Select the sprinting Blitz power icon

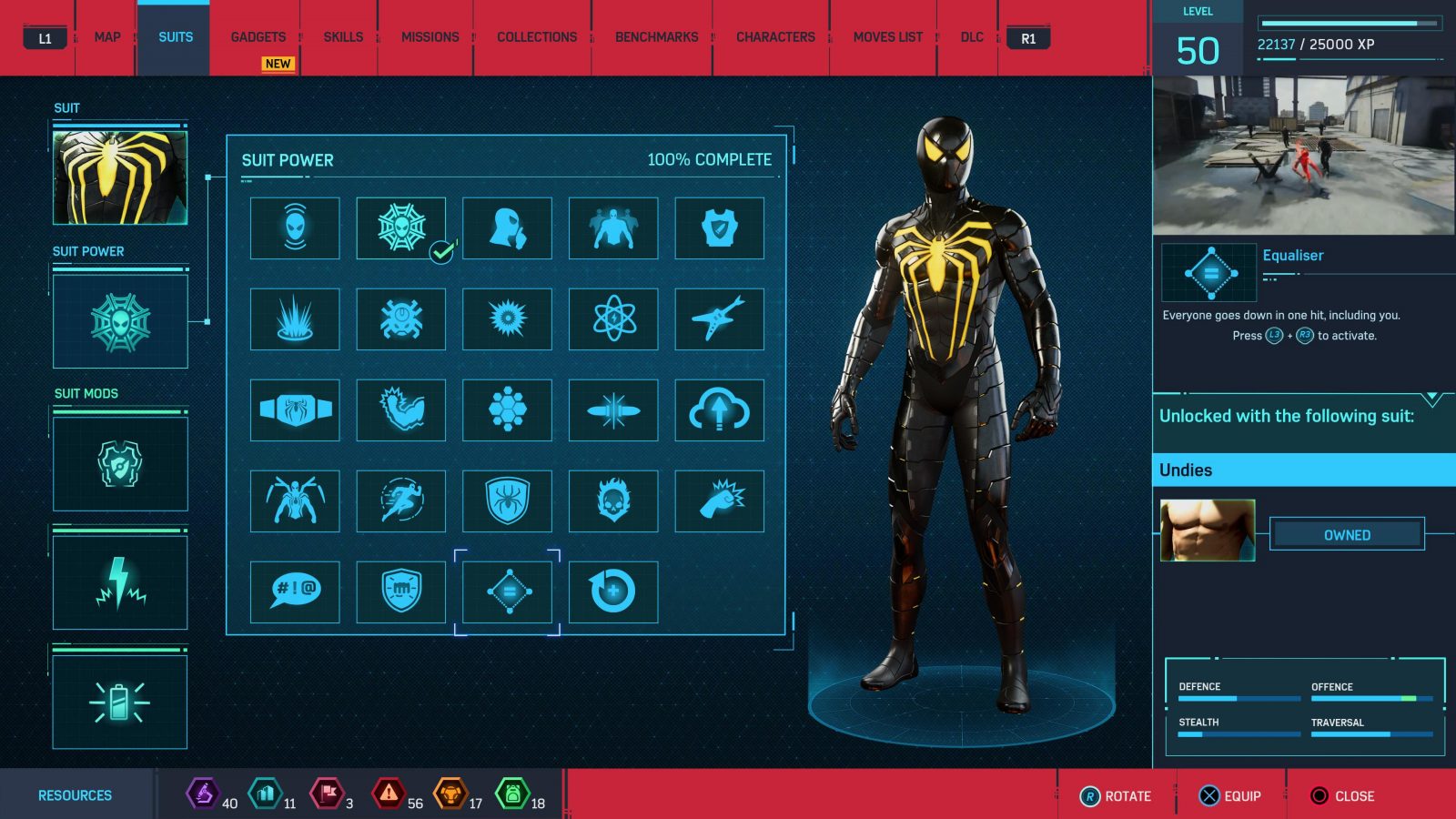pos(400,501)
